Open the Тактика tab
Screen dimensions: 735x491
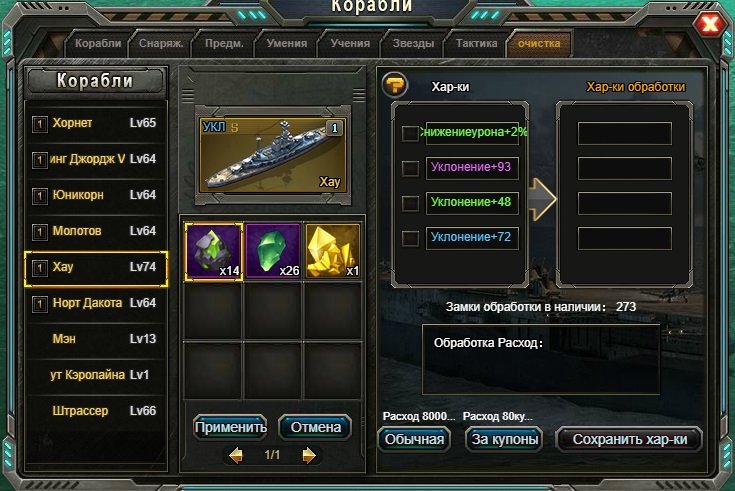click(476, 44)
